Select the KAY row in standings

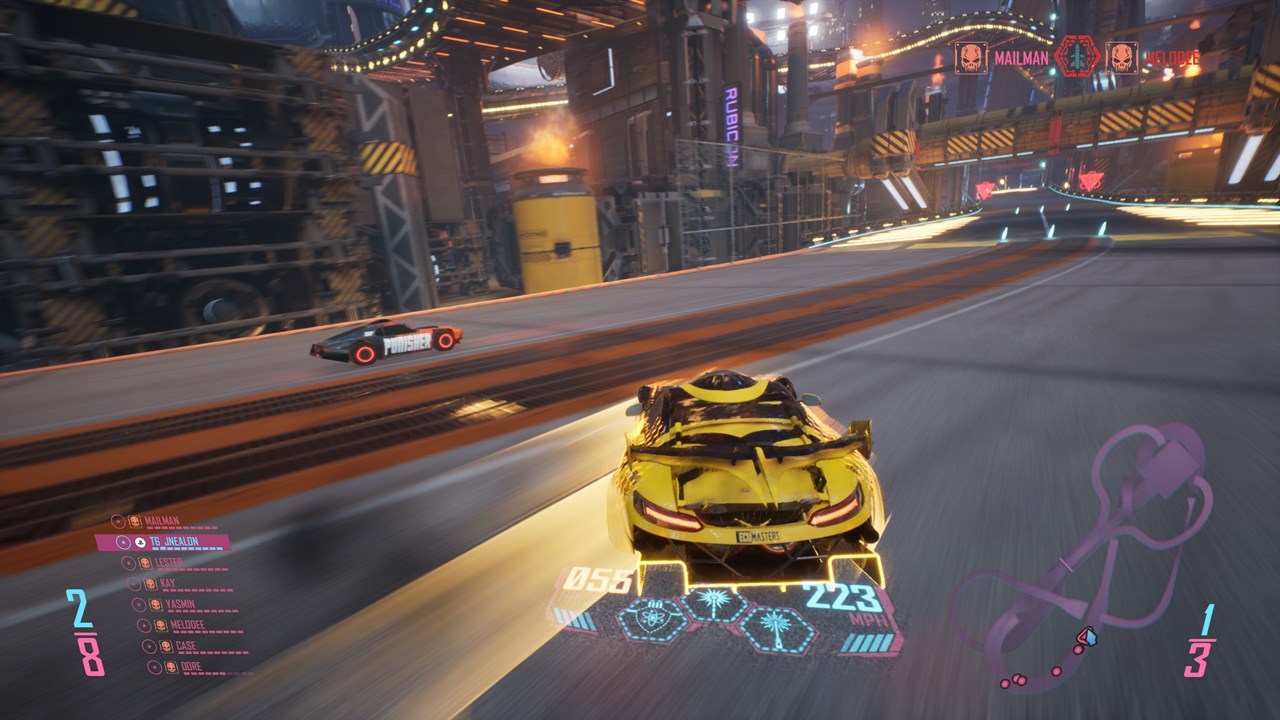[167, 583]
